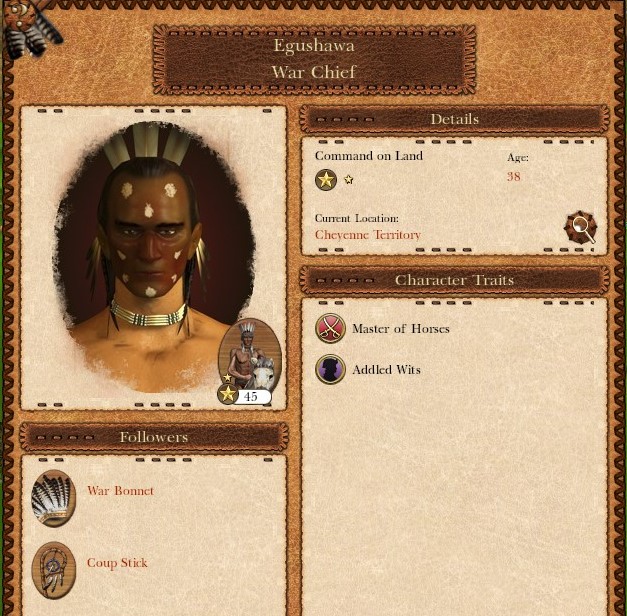
Task: Open the Cheyenne Territory location link
Action: coord(367,235)
